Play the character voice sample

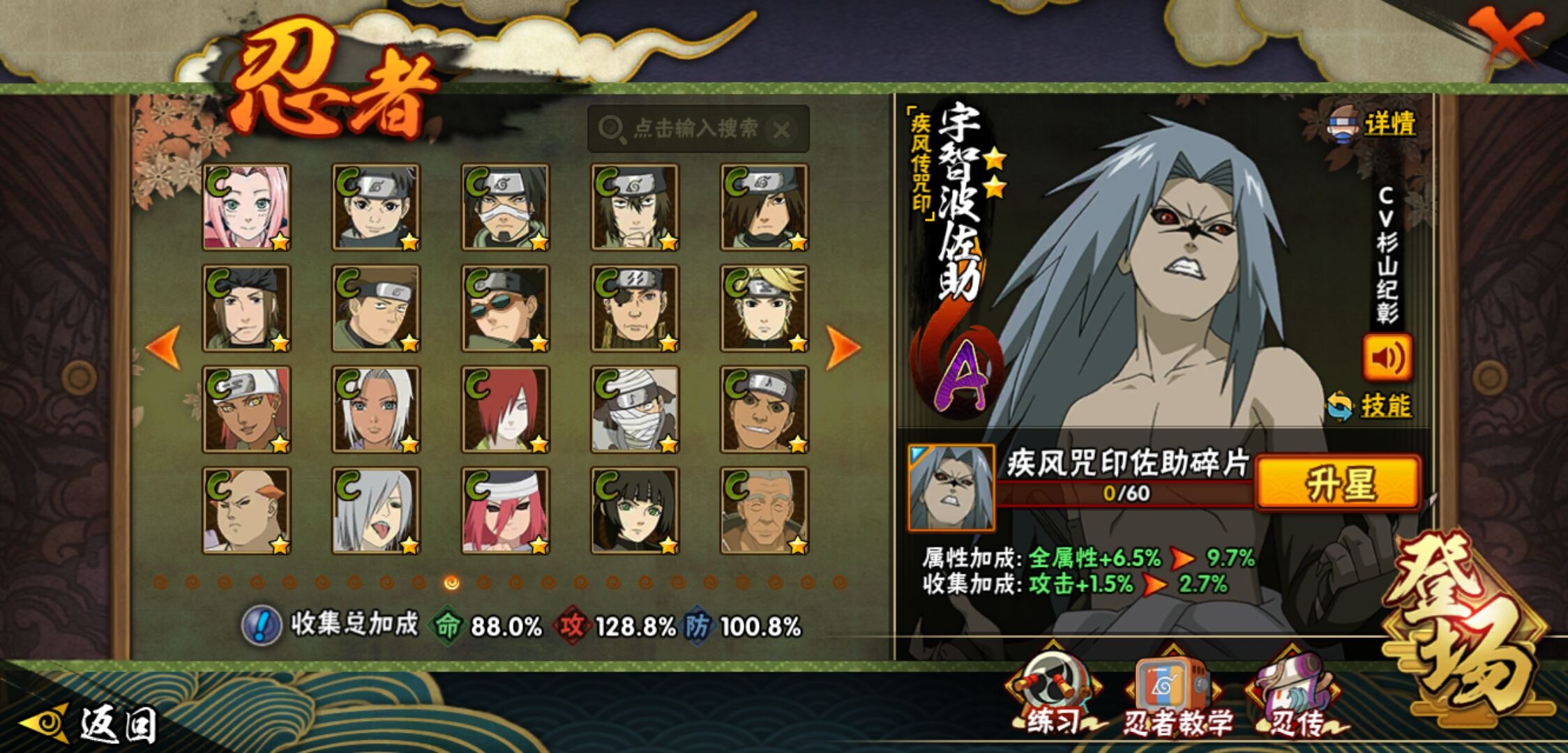click(x=1387, y=358)
